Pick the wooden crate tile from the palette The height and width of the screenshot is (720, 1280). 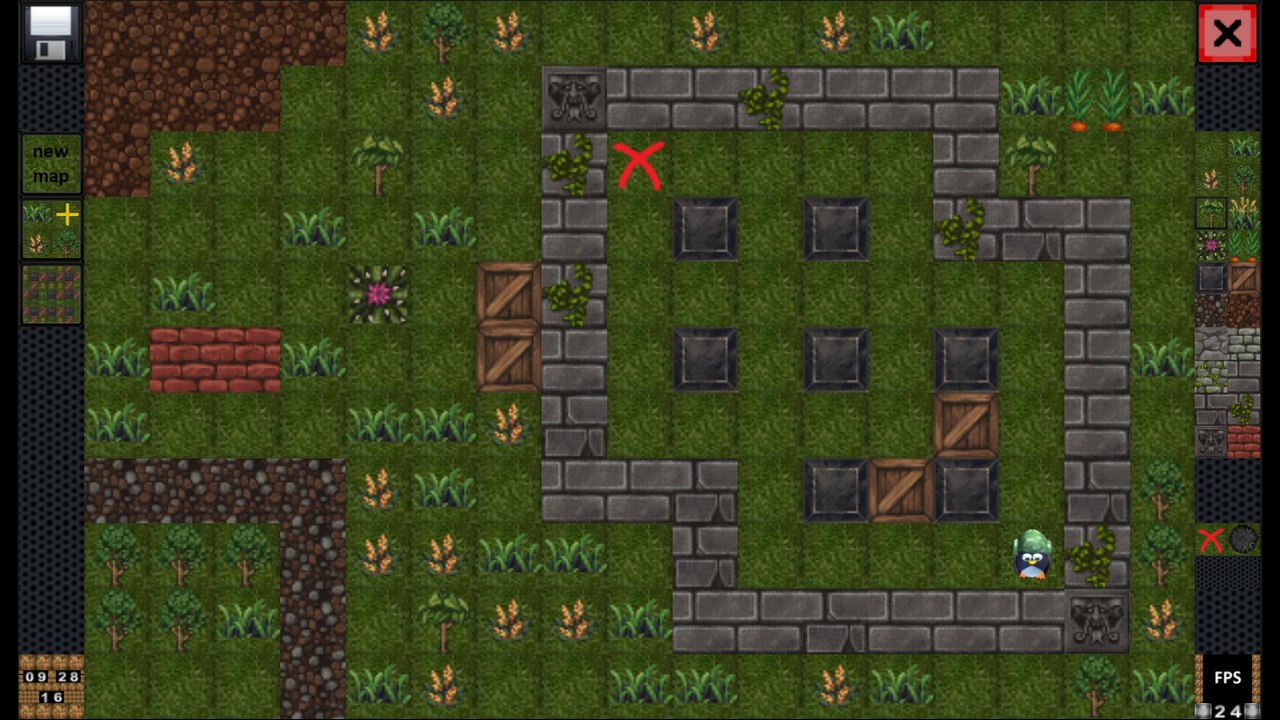(x=1244, y=278)
